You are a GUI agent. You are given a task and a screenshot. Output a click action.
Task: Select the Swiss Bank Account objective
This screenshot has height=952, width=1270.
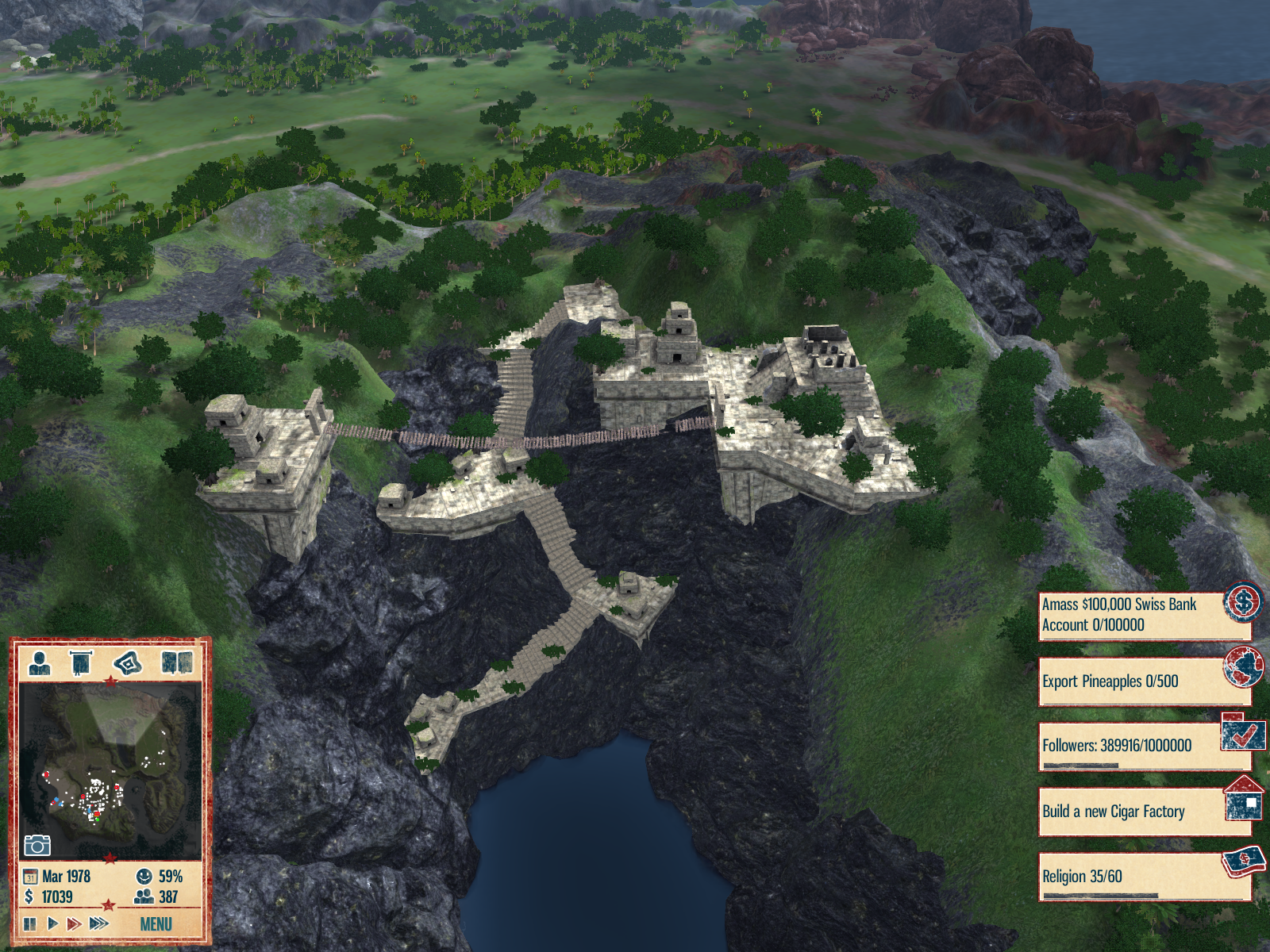(1143, 615)
